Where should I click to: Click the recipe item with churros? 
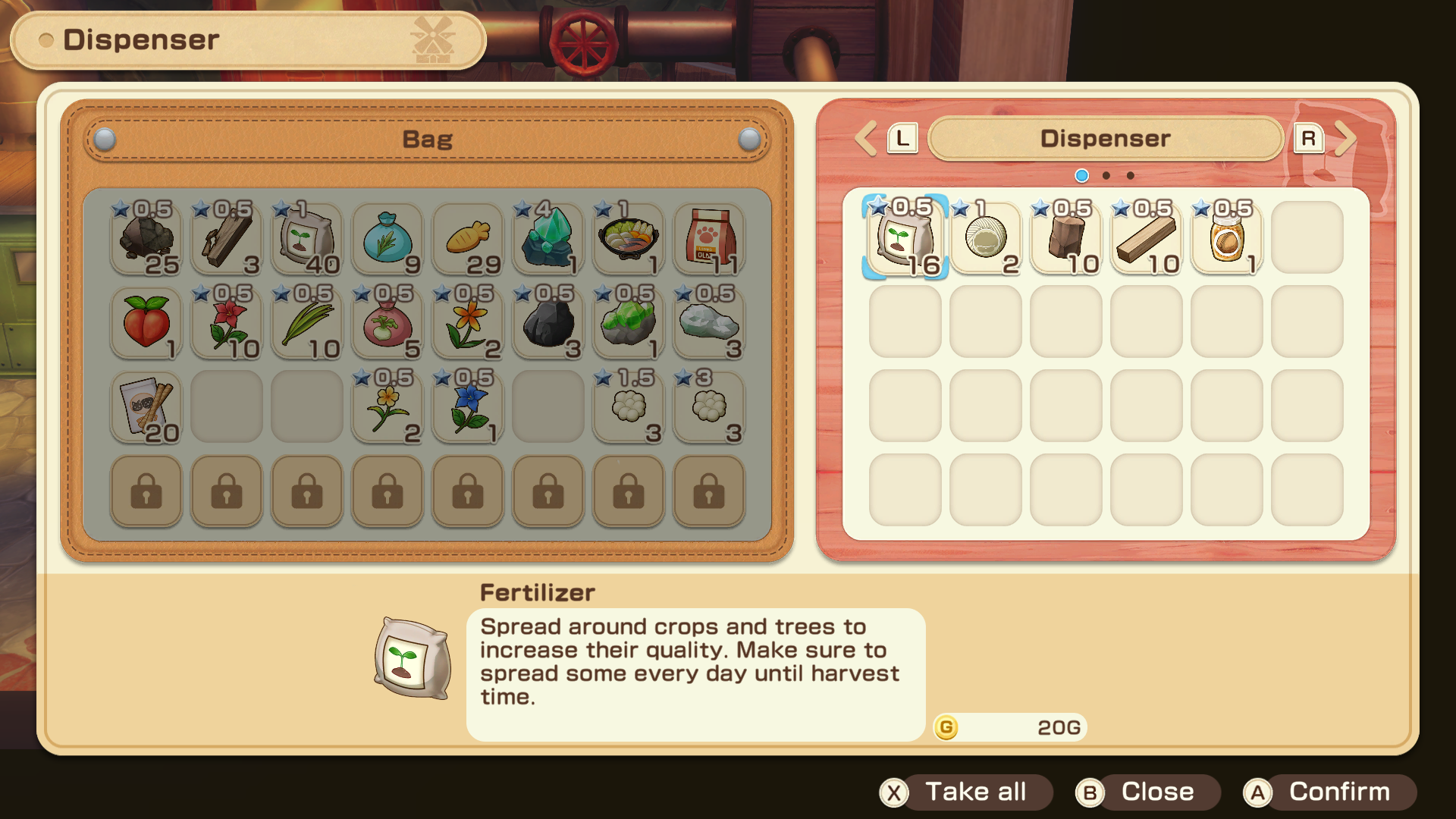tap(146, 407)
